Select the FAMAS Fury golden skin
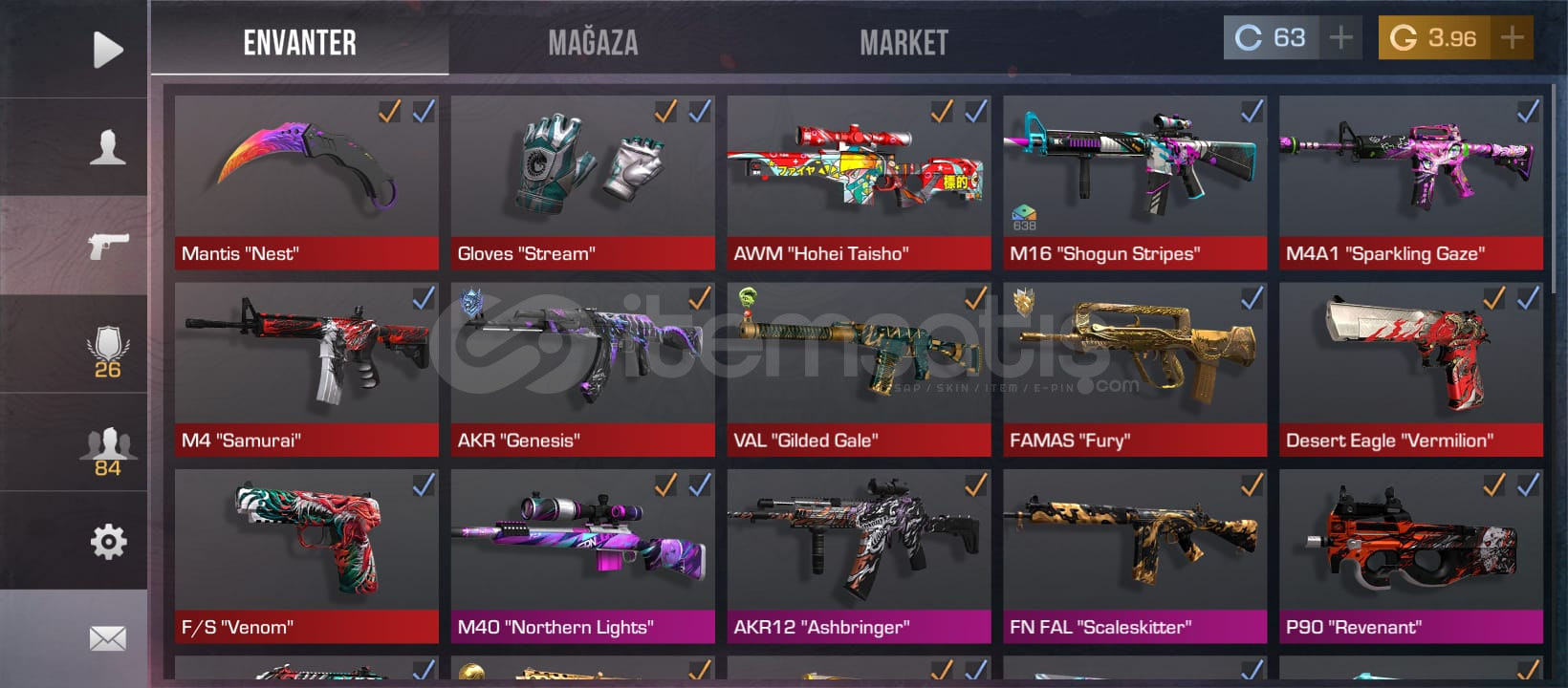Screen dimensions: 1568x688 coord(1134,363)
